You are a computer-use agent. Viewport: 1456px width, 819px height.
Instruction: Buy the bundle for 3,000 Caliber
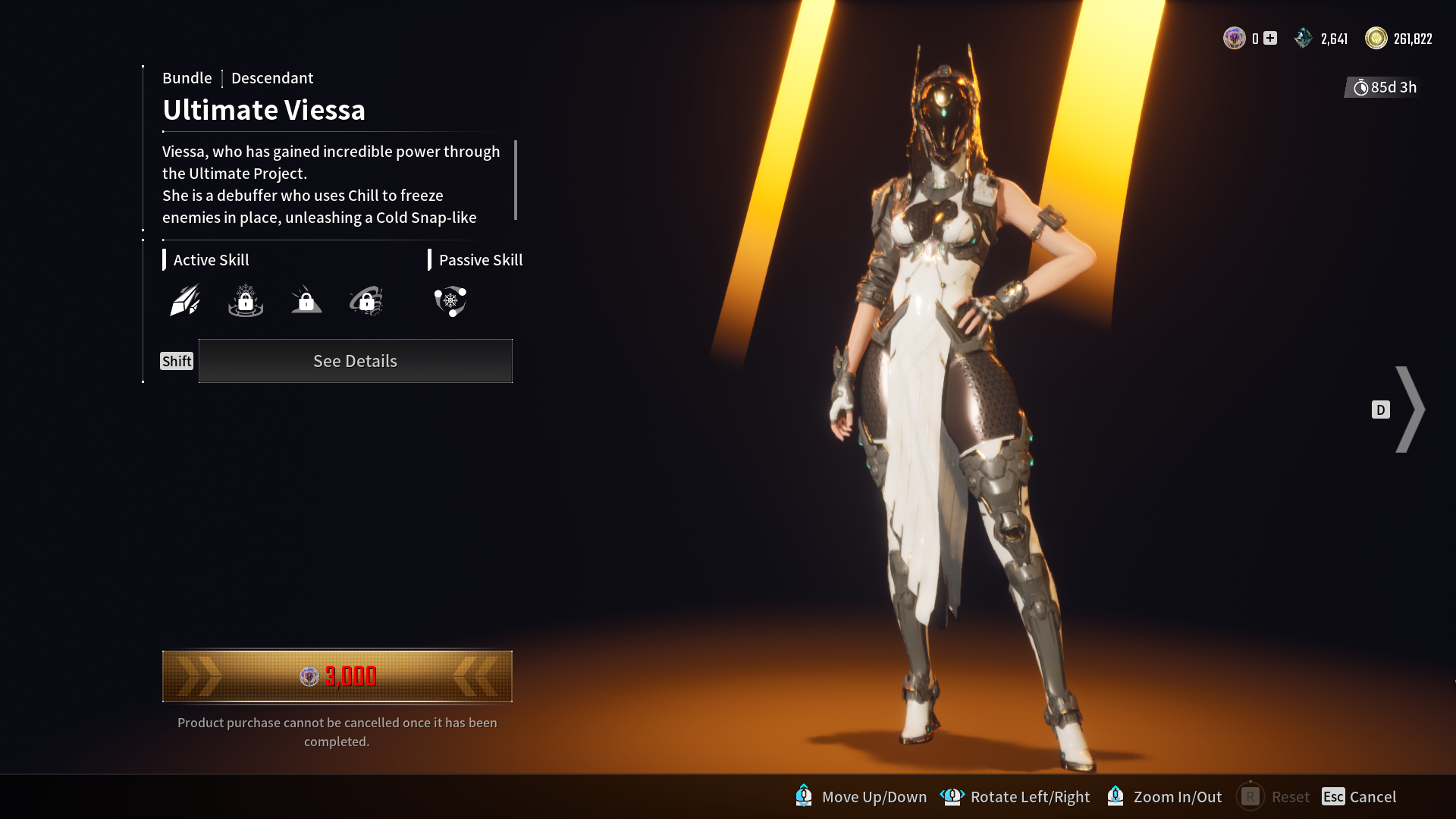click(x=337, y=676)
